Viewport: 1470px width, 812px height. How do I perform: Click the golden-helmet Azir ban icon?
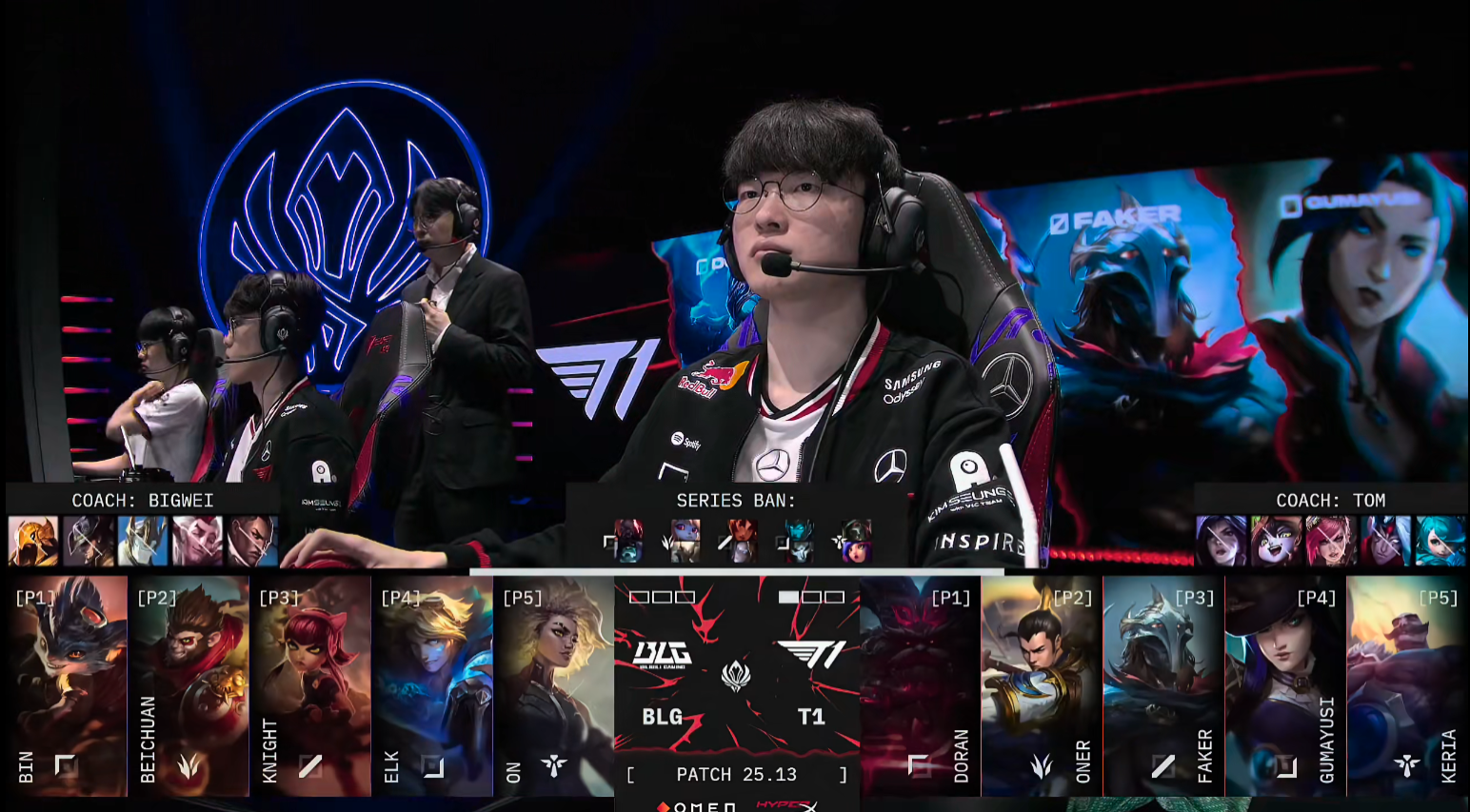click(x=33, y=541)
